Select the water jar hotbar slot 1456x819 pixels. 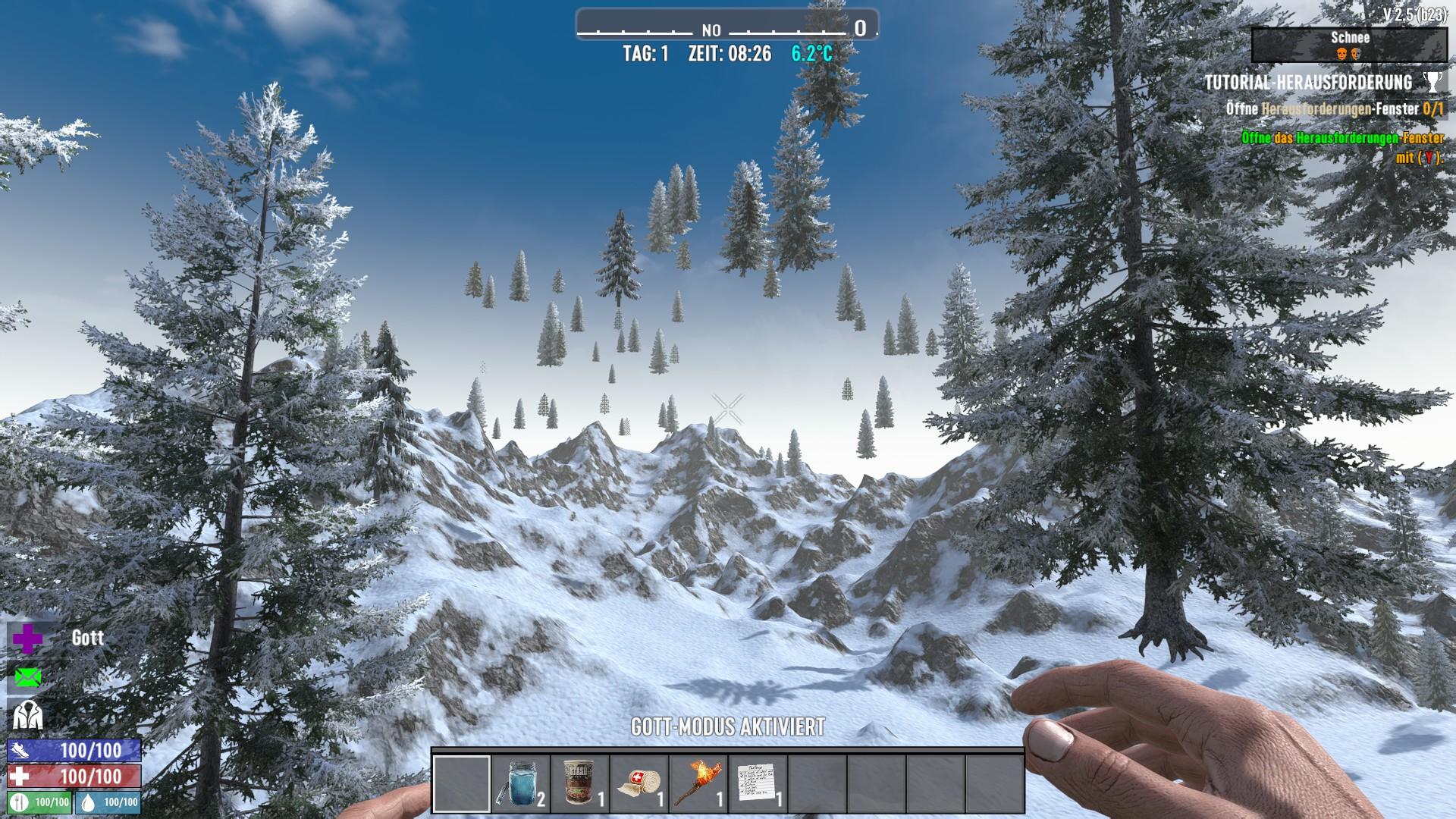(x=521, y=783)
